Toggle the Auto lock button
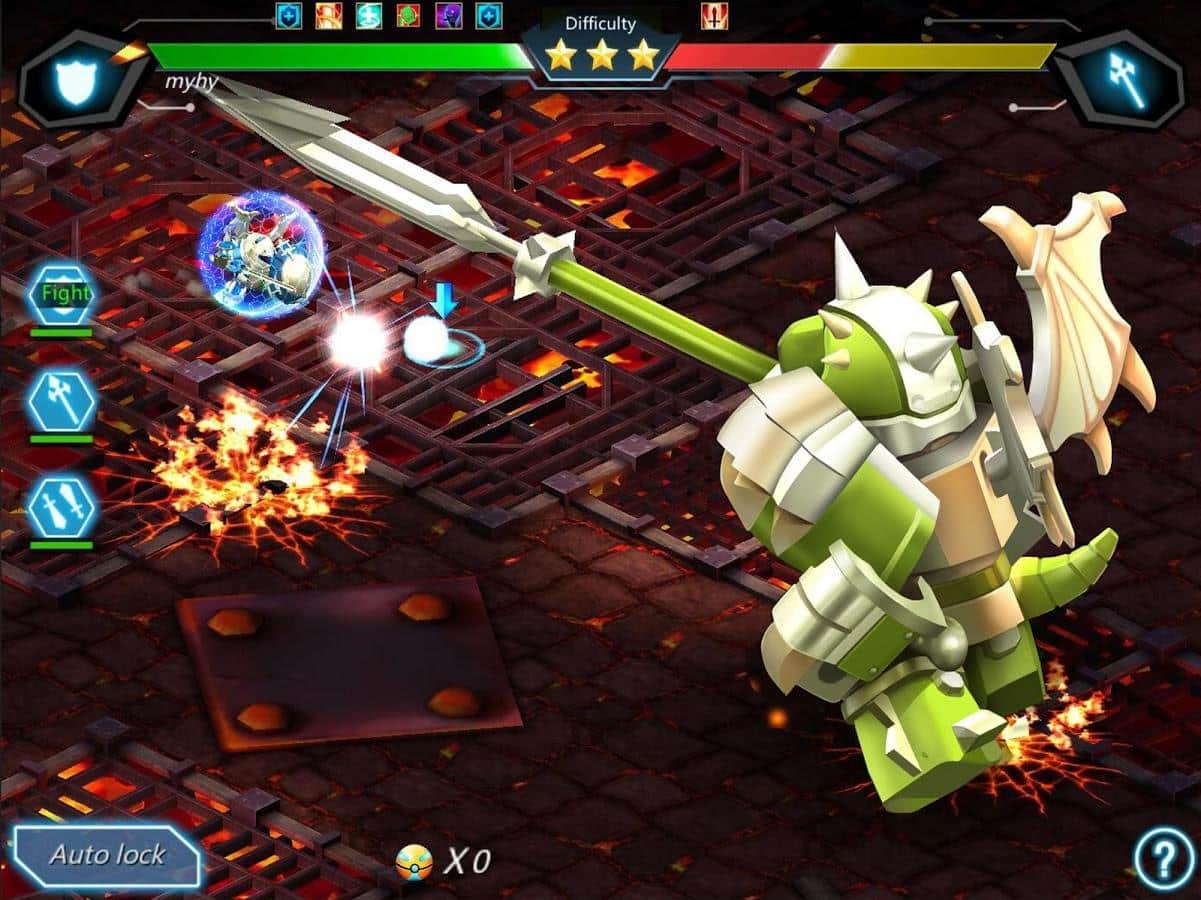The width and height of the screenshot is (1201, 900). click(x=108, y=856)
